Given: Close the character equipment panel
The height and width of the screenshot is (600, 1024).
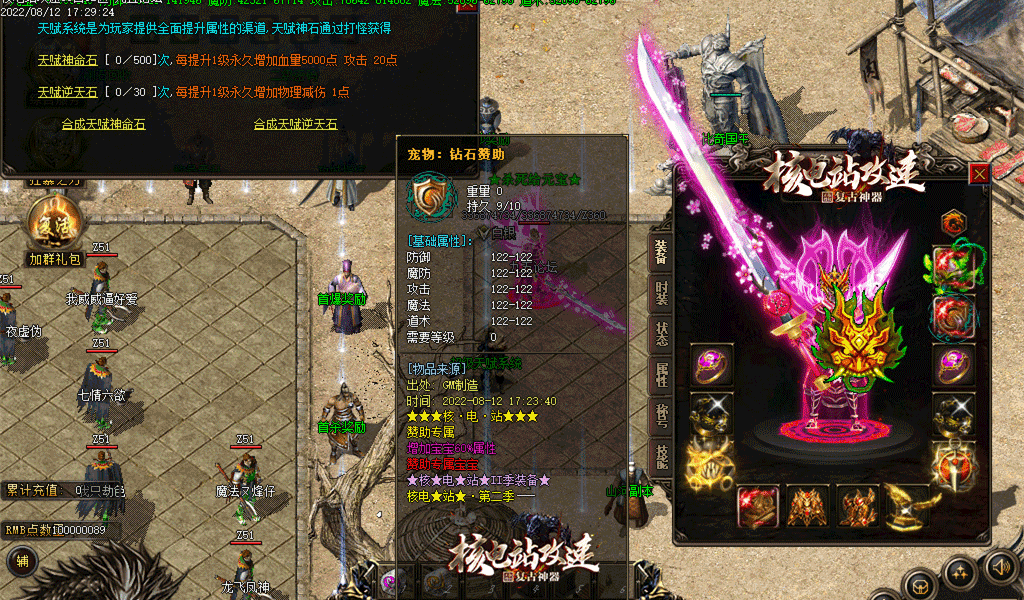Looking at the screenshot, I should pos(979,174).
